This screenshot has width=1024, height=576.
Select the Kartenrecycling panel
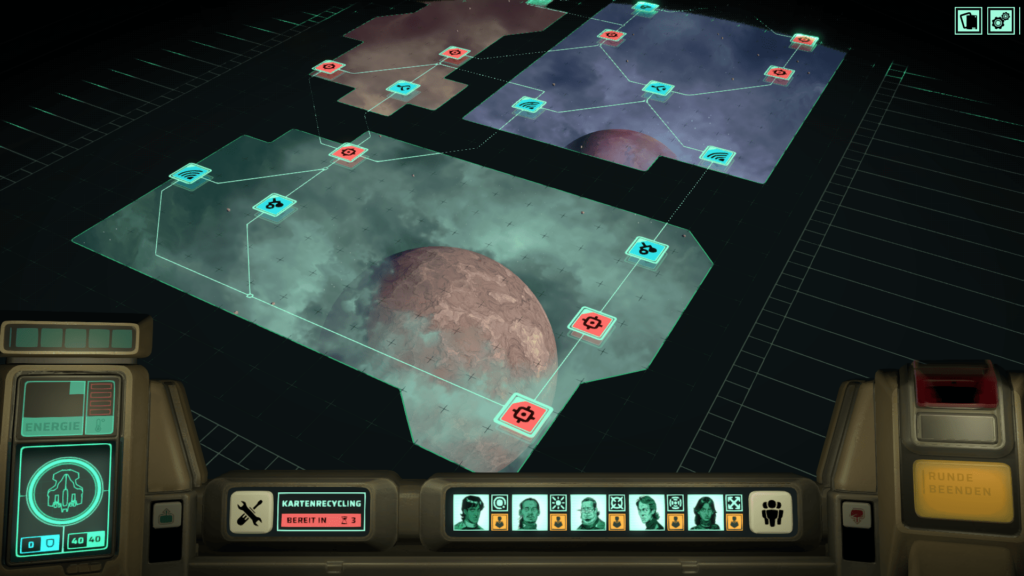point(322,511)
